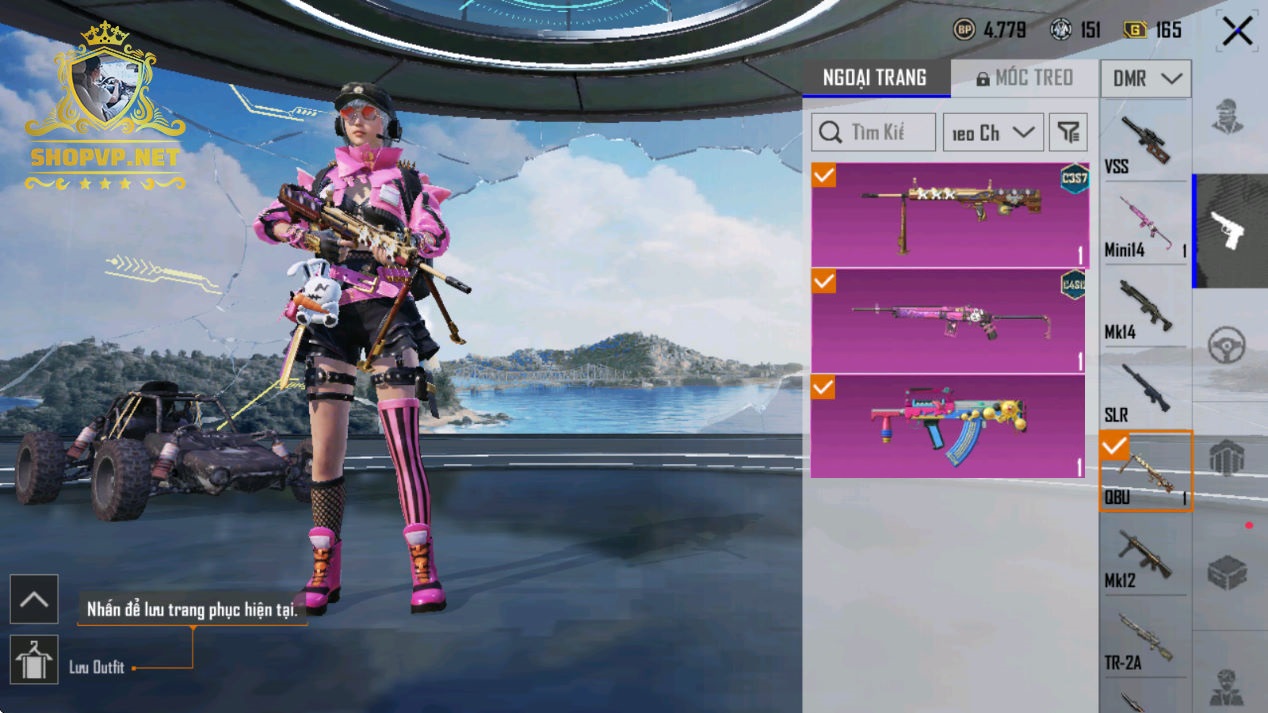The height and width of the screenshot is (713, 1268).
Task: Choose the Mk12 weapon entry
Action: tap(1145, 558)
